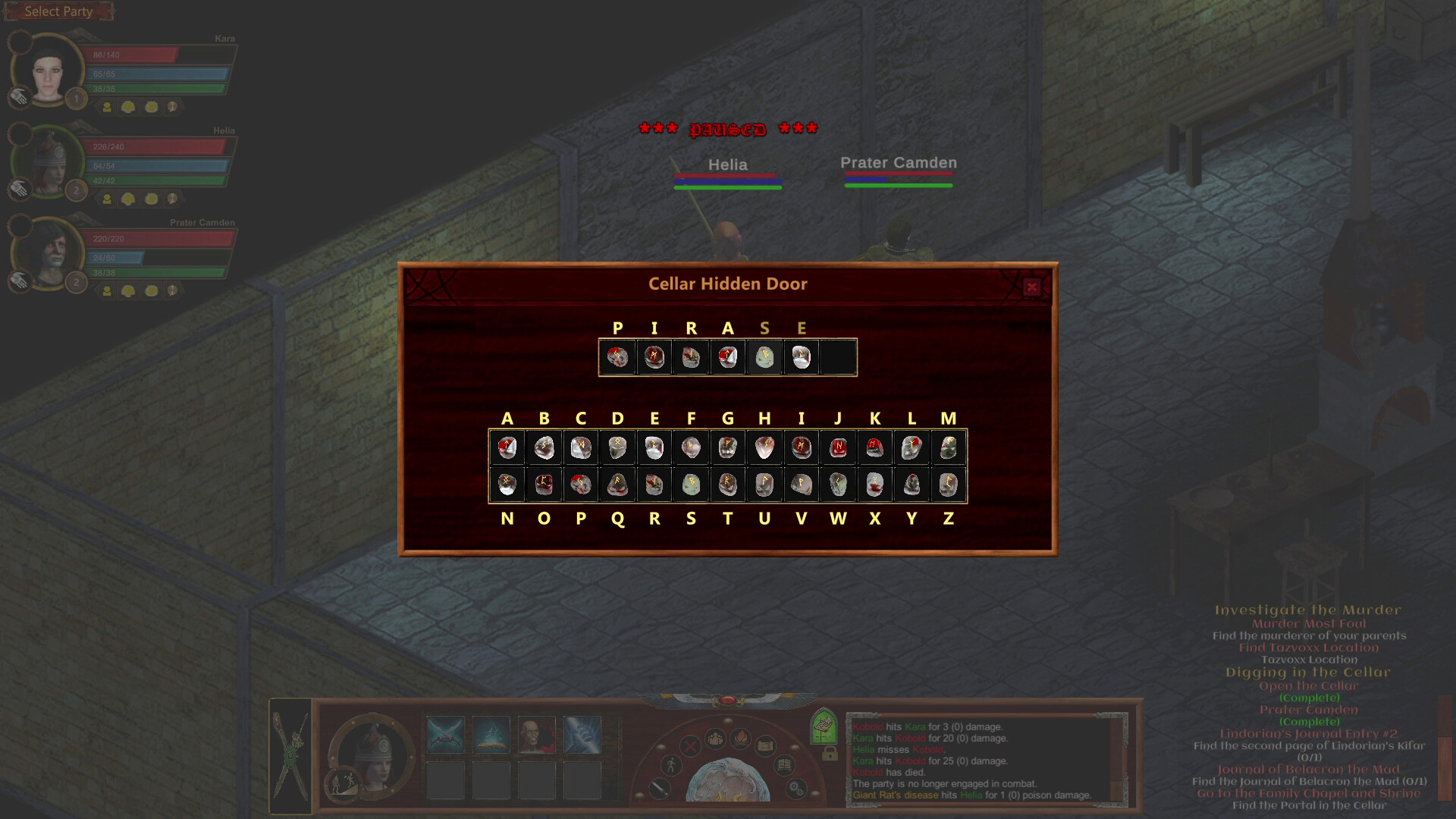Click the campfire rest icon
This screenshot has height=819, width=1456.
(741, 739)
